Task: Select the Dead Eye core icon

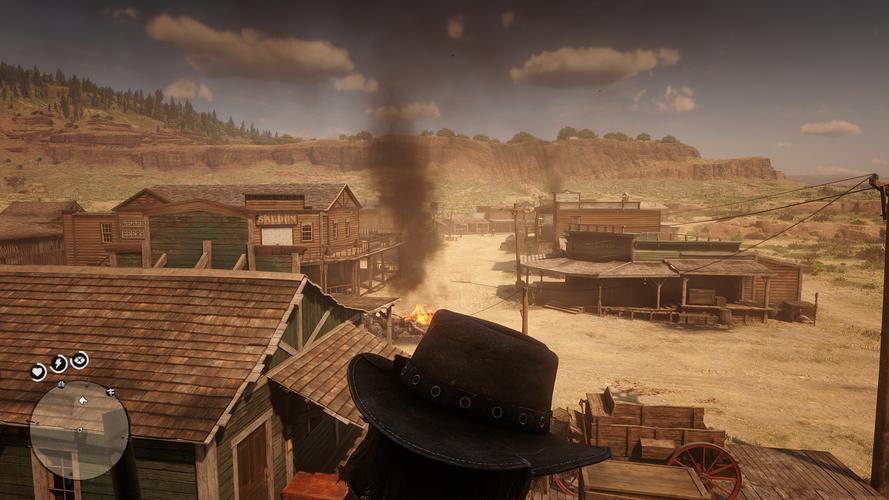Action: click(79, 360)
